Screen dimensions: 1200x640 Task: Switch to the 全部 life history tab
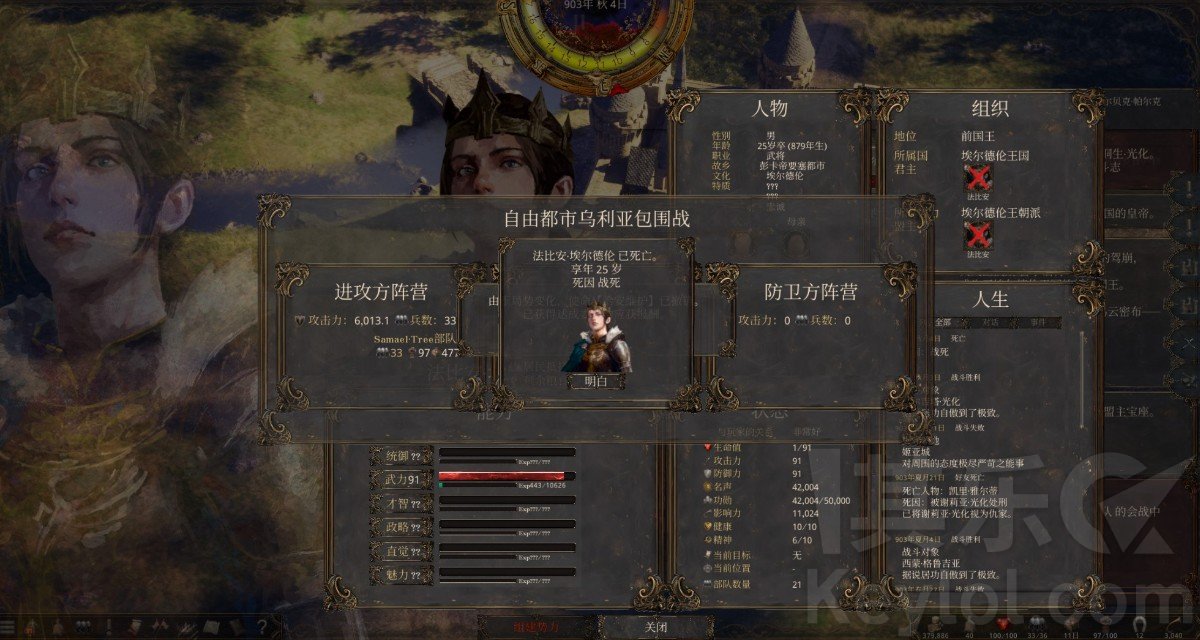pos(940,323)
